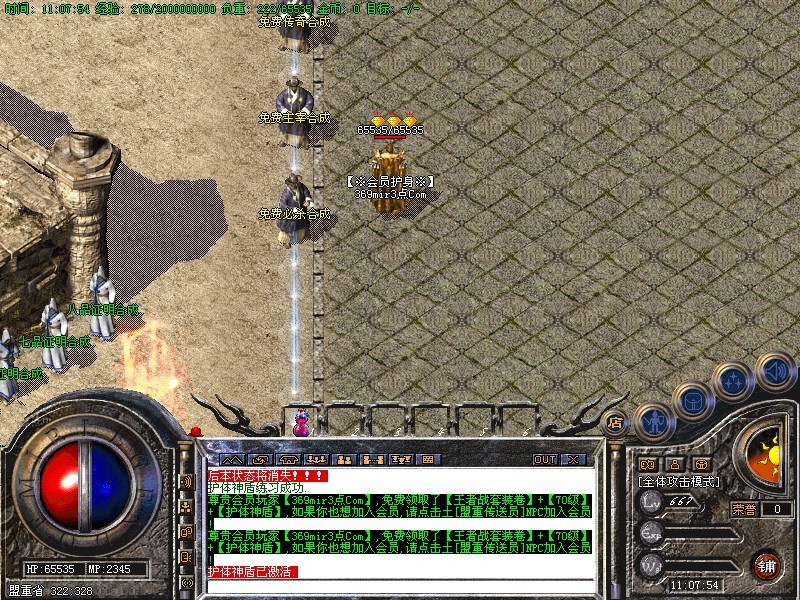This screenshot has width=800, height=600.
Task: Select the purple potion in belt slot
Action: tap(300, 424)
